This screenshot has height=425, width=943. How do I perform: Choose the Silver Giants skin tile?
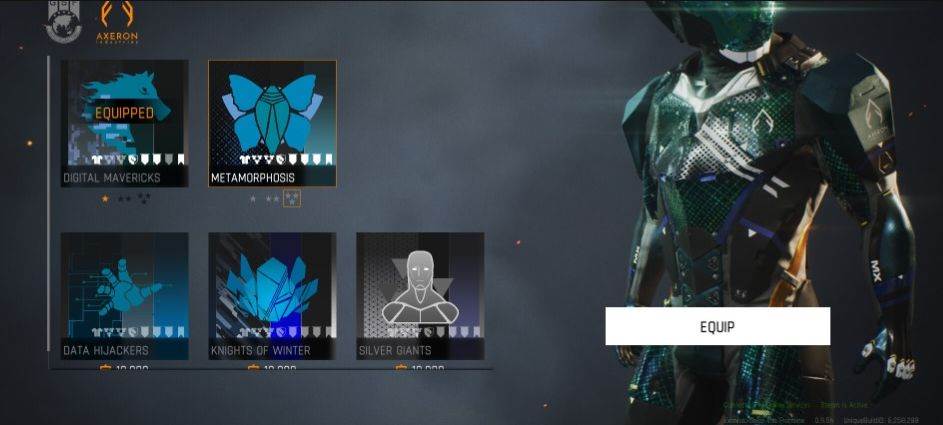(420, 295)
